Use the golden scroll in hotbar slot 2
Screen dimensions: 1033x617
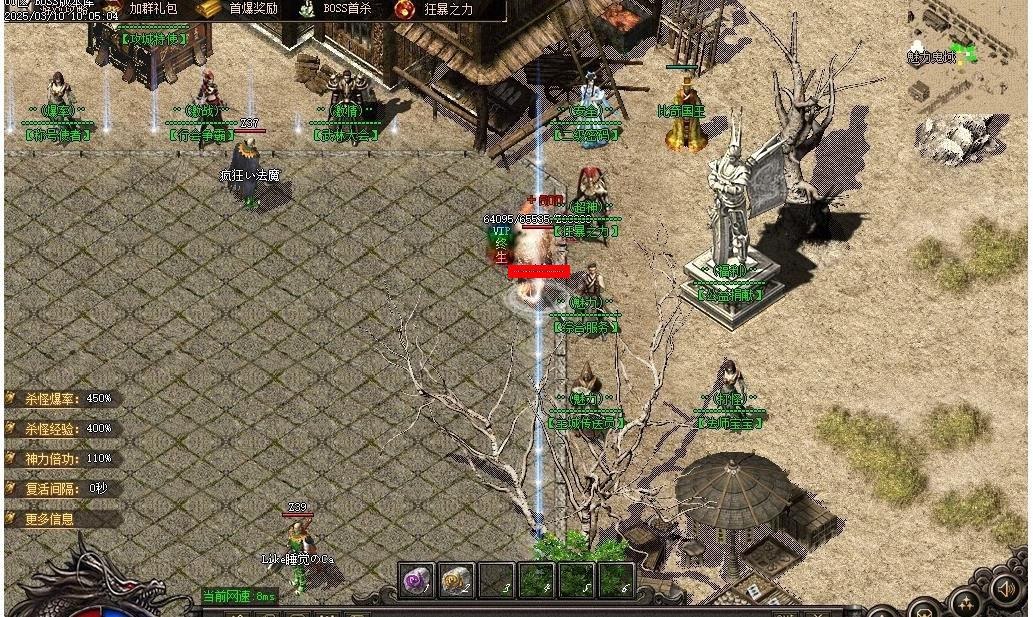456,580
